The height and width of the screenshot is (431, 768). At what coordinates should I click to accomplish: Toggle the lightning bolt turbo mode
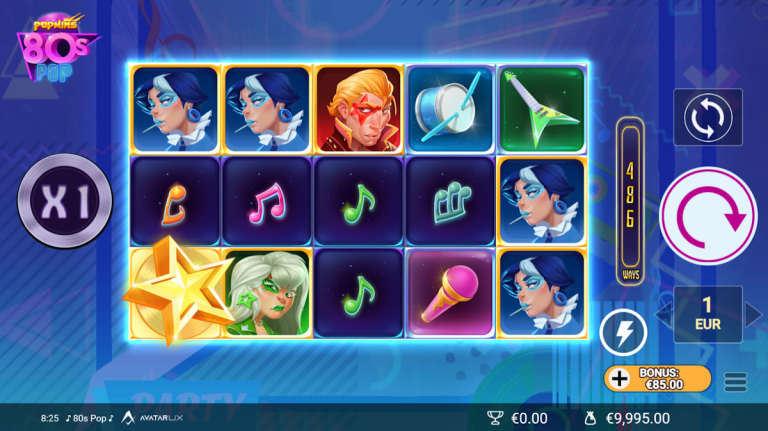622,331
